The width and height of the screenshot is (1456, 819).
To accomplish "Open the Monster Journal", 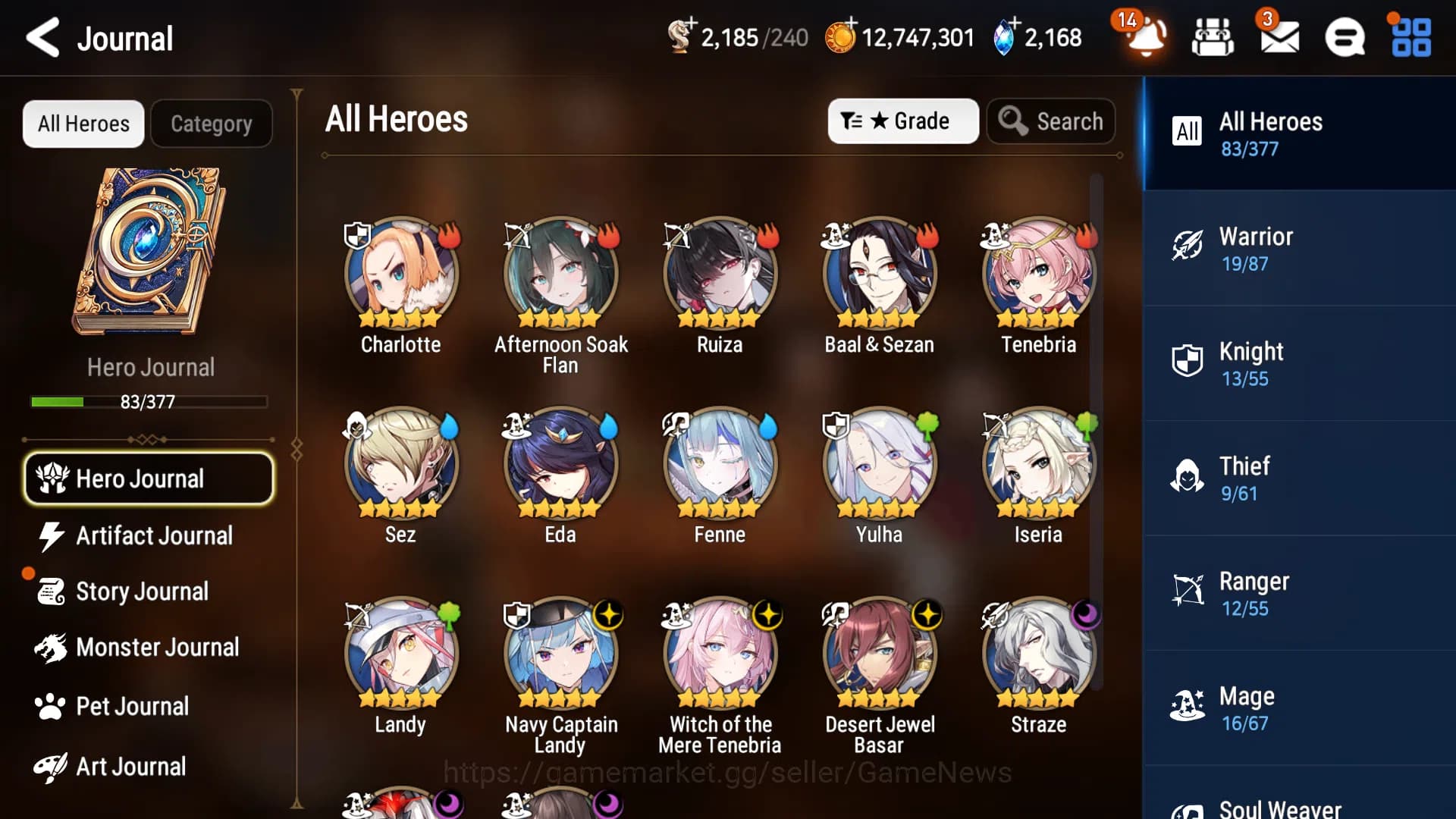I will [156, 648].
